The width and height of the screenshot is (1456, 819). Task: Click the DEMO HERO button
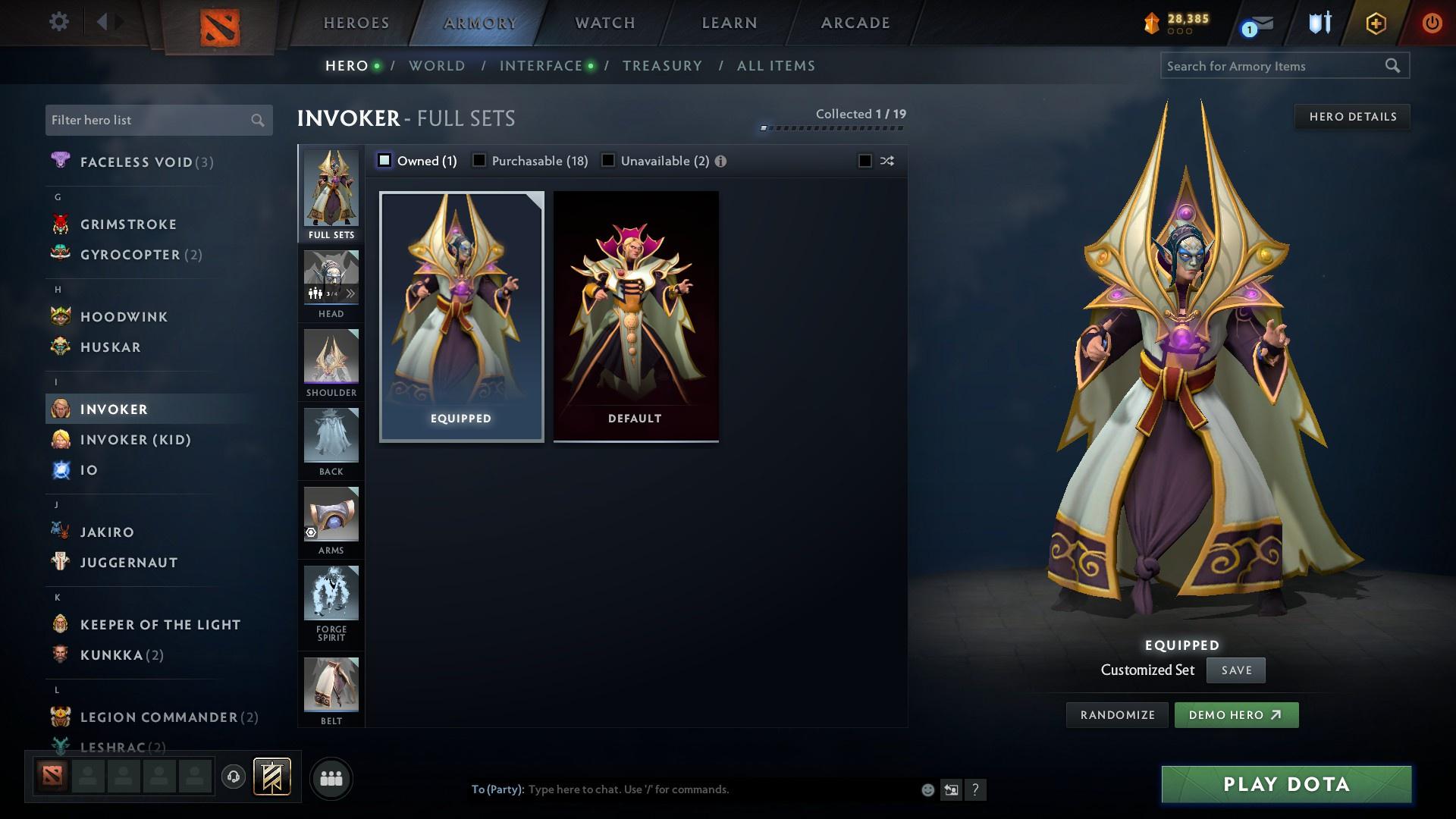click(x=1236, y=714)
